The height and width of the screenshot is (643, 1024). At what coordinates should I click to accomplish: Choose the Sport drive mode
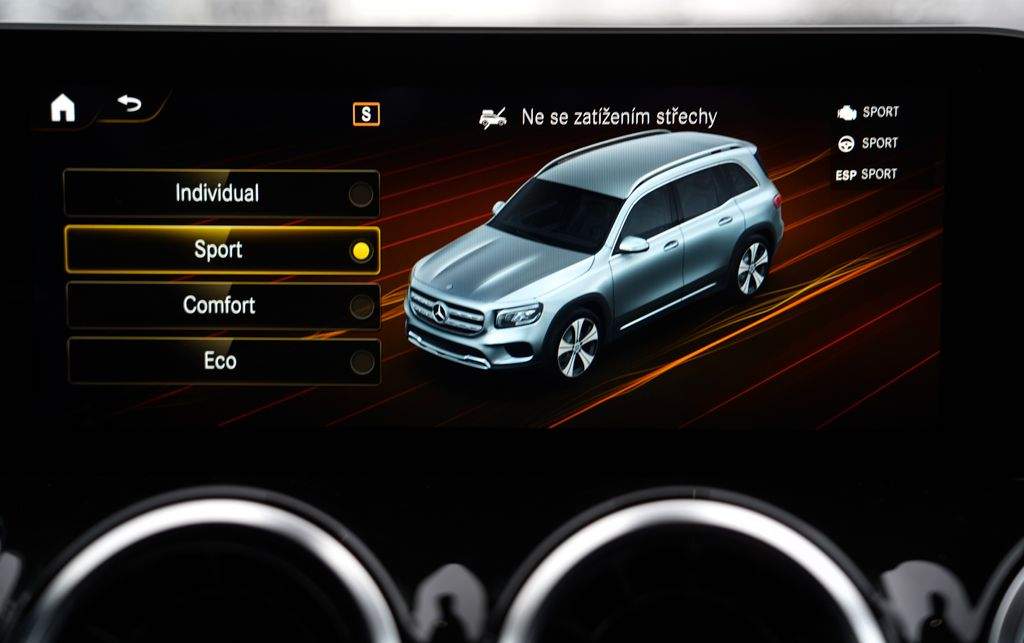tap(221, 250)
